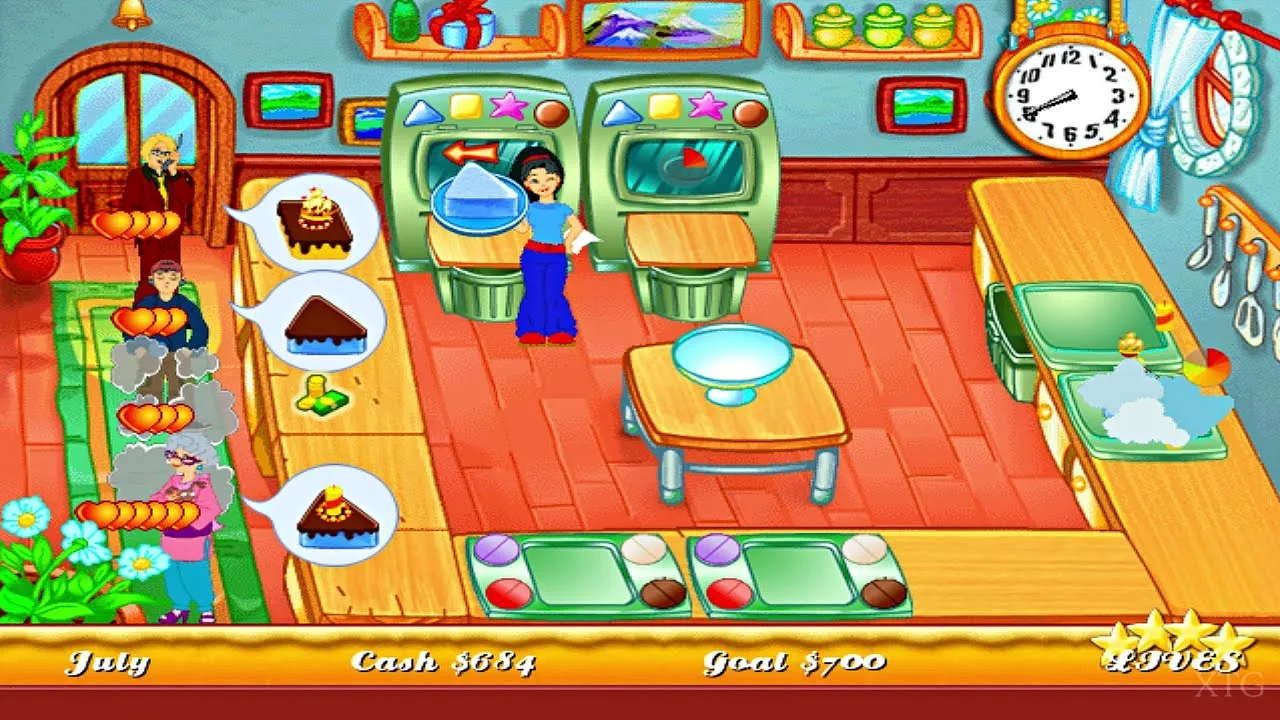Select the triangle shape on the red-arrow oven
The image size is (1280, 720).
click(421, 110)
